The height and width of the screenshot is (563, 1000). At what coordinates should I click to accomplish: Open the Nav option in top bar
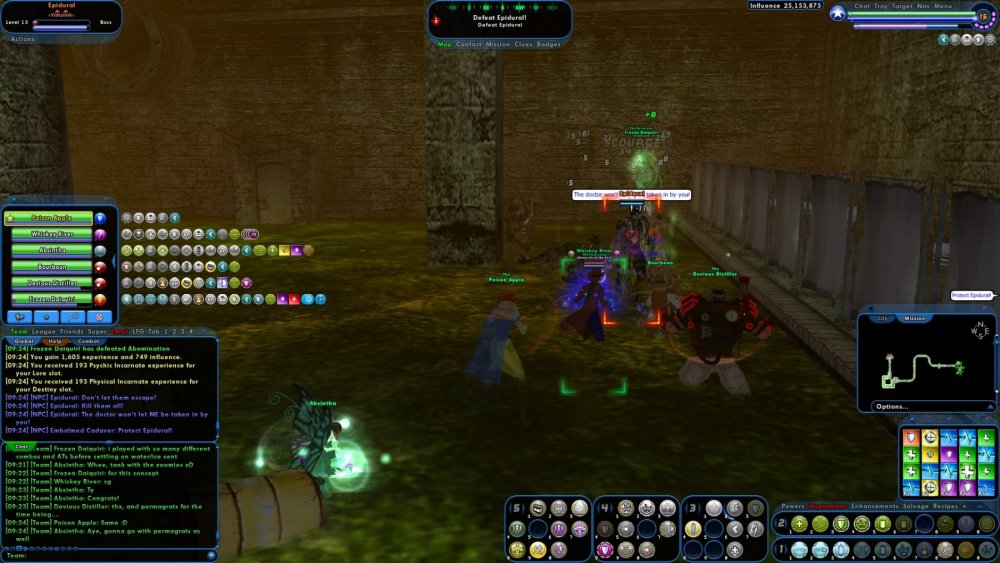pos(922,6)
